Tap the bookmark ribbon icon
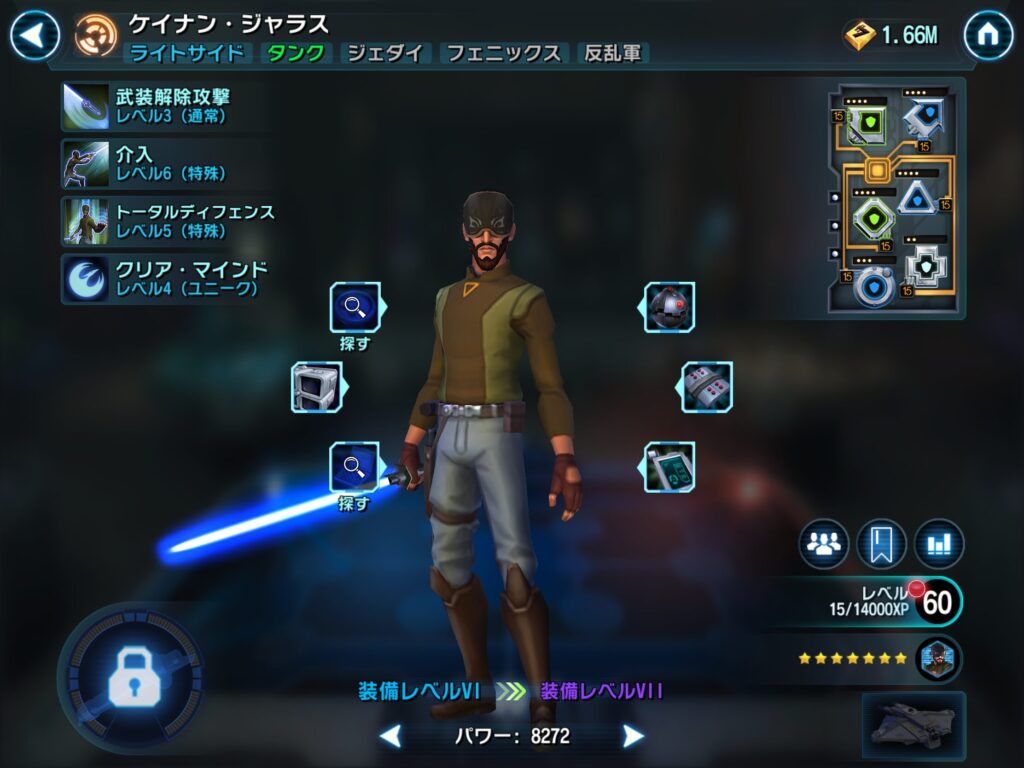Screen dimensions: 1024x768 (882, 544)
